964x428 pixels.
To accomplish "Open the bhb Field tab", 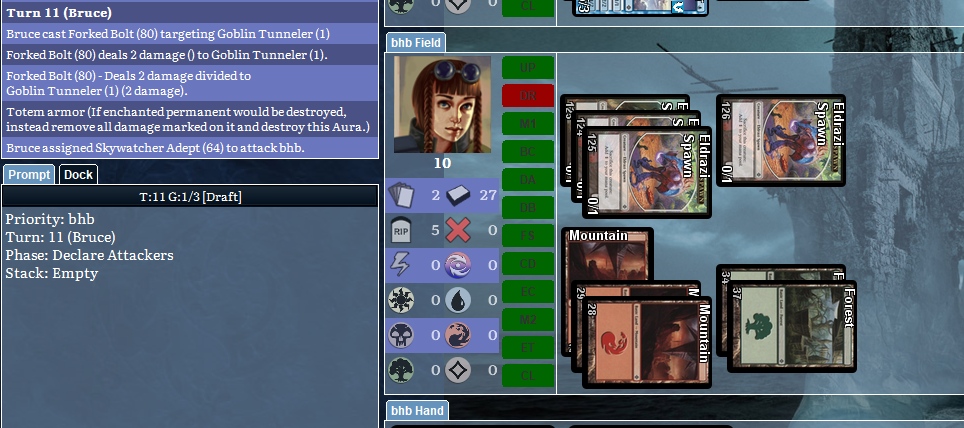I will click(x=416, y=43).
